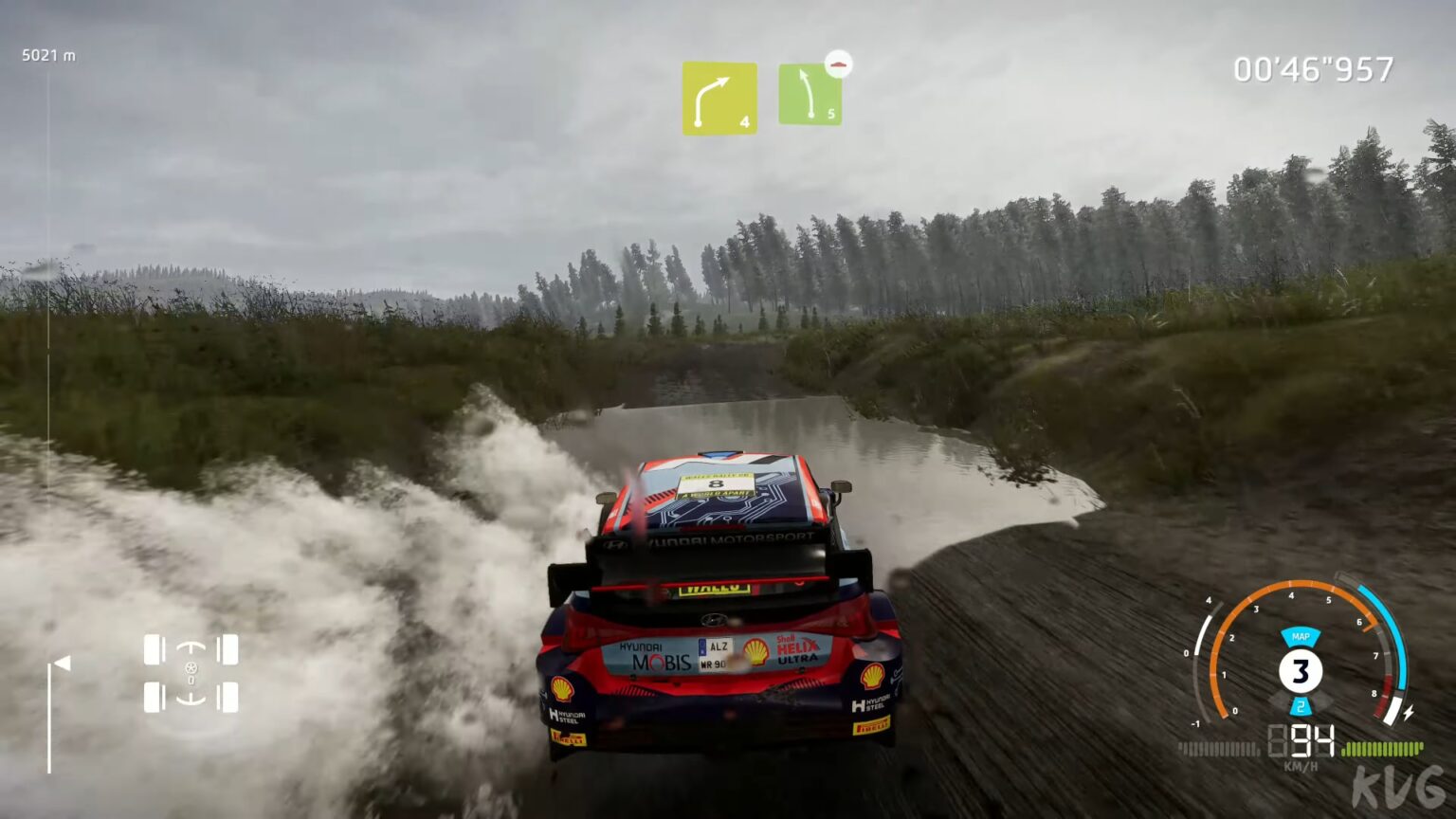The width and height of the screenshot is (1456, 819).
Task: Click the green throttle input bar
Action: pos(1383,747)
